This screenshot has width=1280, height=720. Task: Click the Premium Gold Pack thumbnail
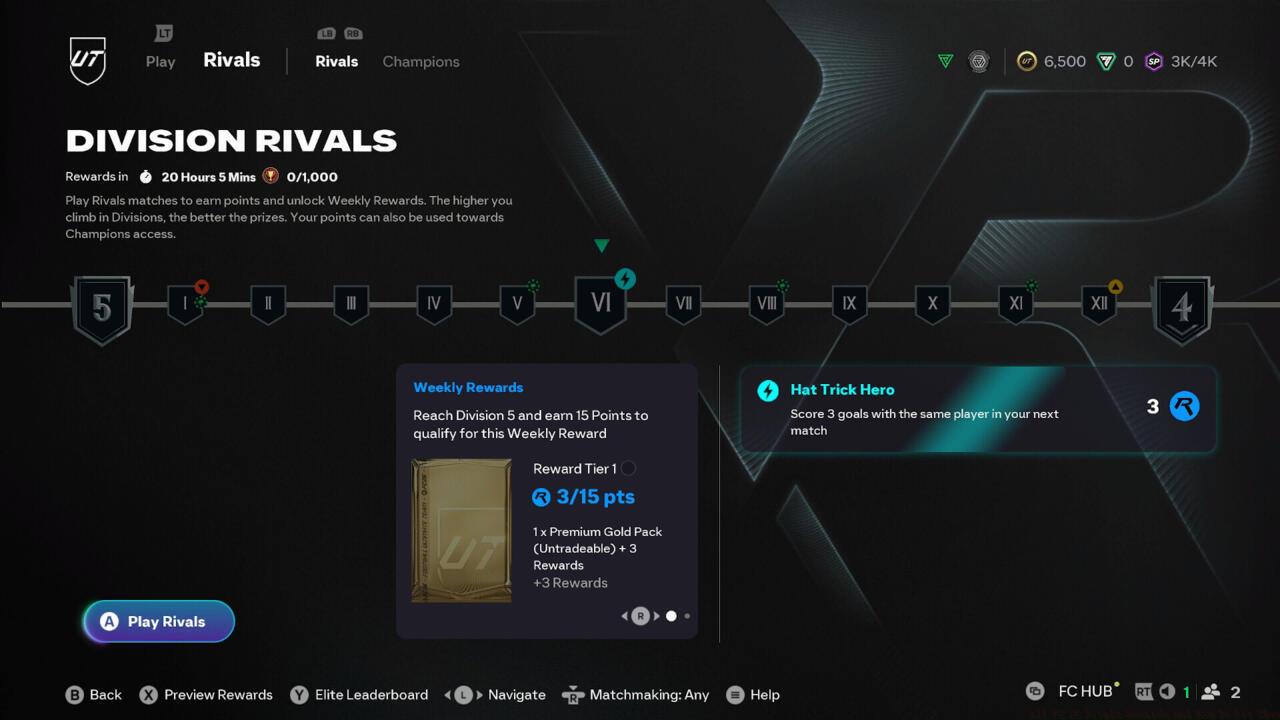click(x=461, y=530)
